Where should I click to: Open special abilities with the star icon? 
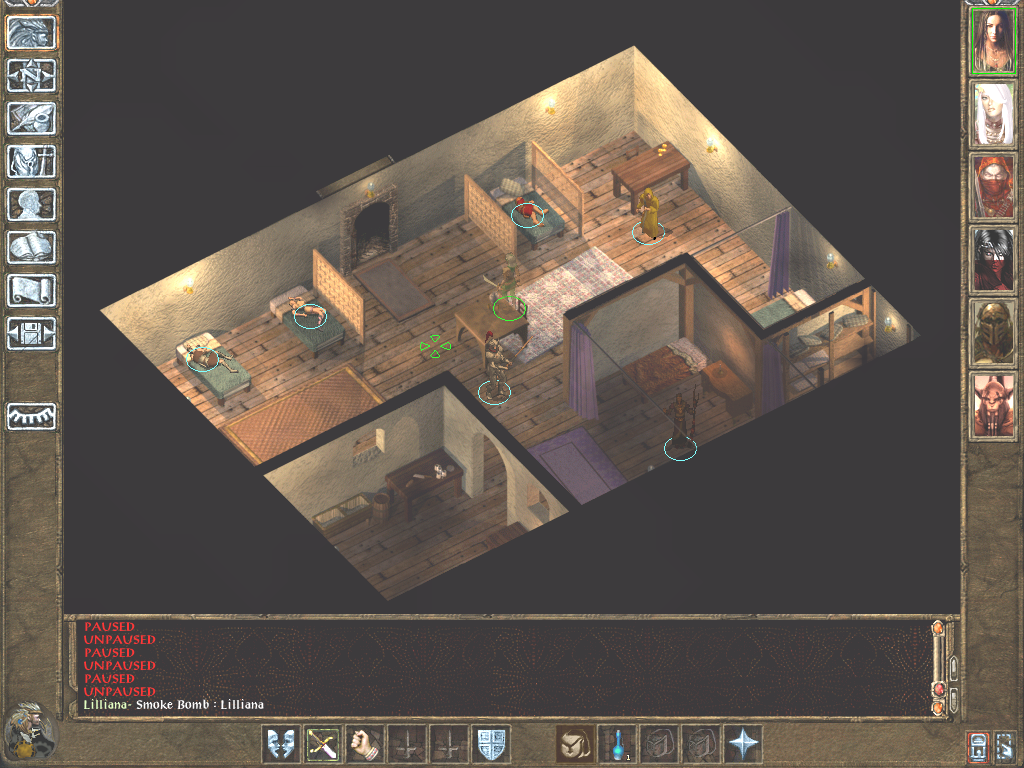click(x=744, y=744)
